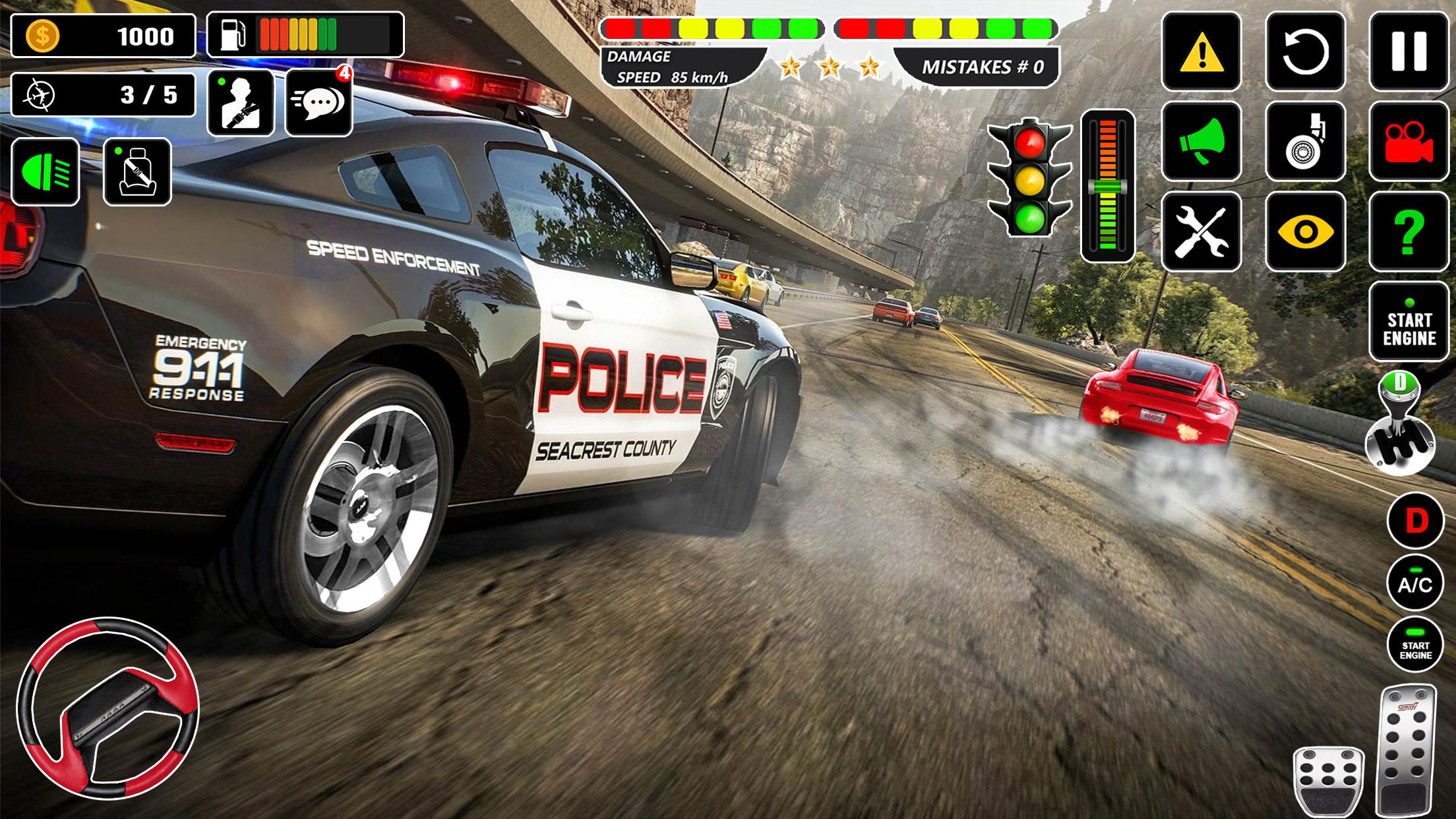Open the chat messages with 4 notifications
Screen dimensions: 1456x819
[x=319, y=103]
